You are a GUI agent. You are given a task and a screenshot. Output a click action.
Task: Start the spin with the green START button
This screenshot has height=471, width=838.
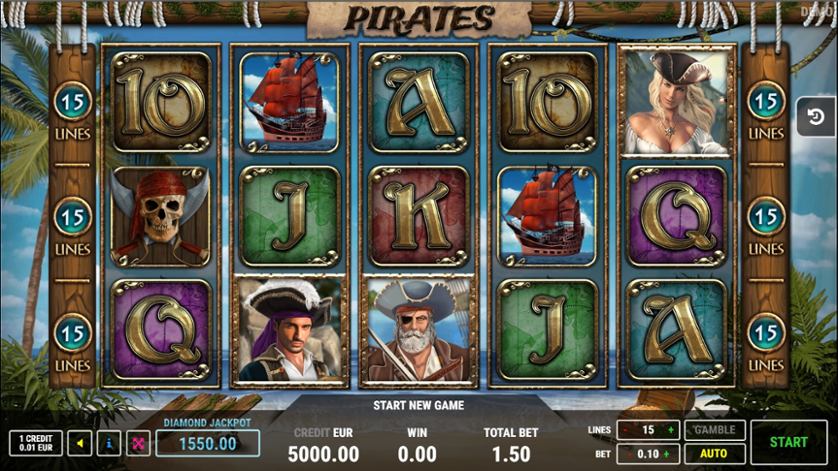tap(789, 441)
